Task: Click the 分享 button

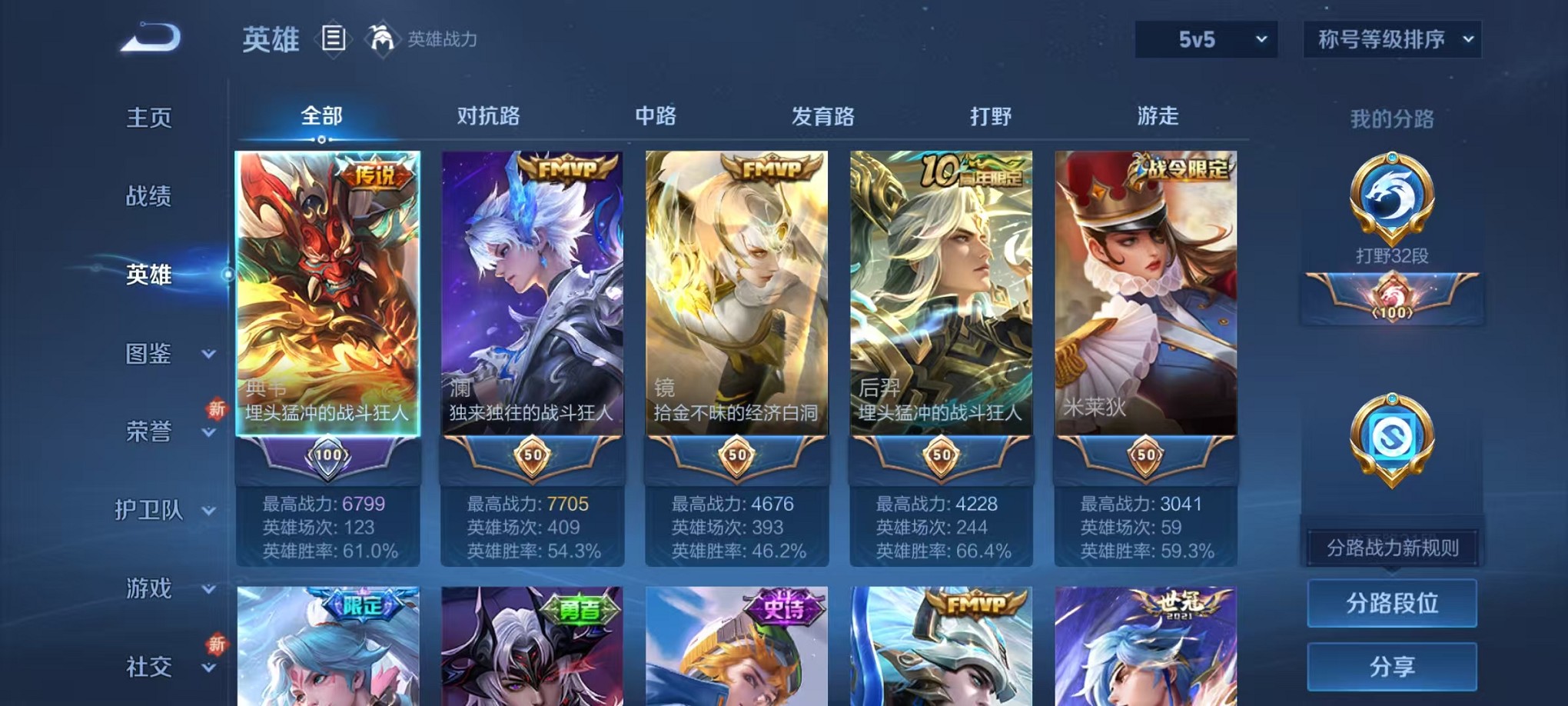Action: click(x=1391, y=667)
